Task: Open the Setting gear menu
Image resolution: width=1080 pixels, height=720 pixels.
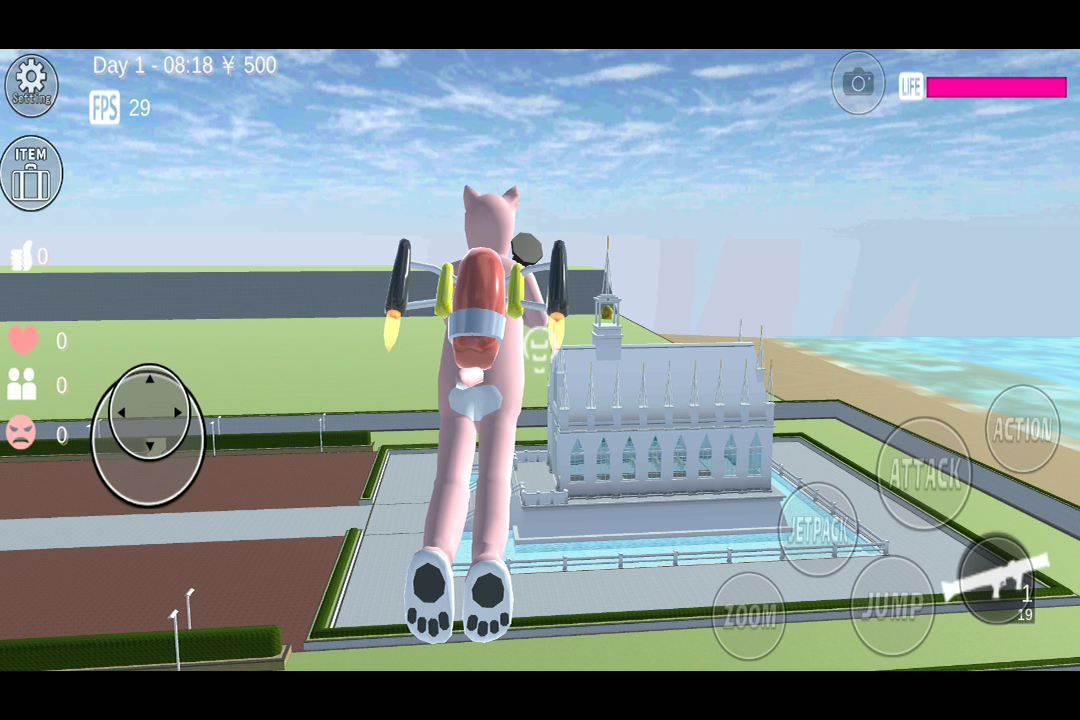Action: 31,83
